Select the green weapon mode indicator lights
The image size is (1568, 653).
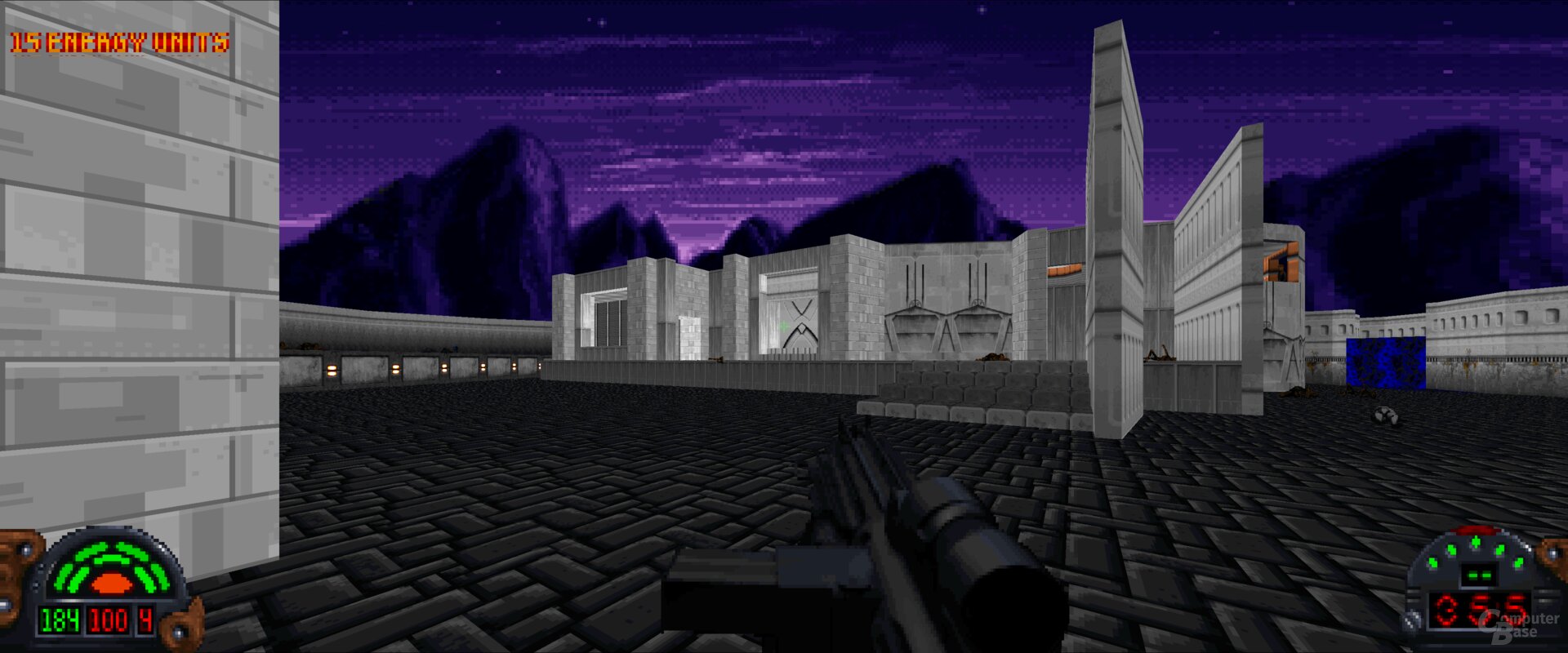coord(1478,545)
